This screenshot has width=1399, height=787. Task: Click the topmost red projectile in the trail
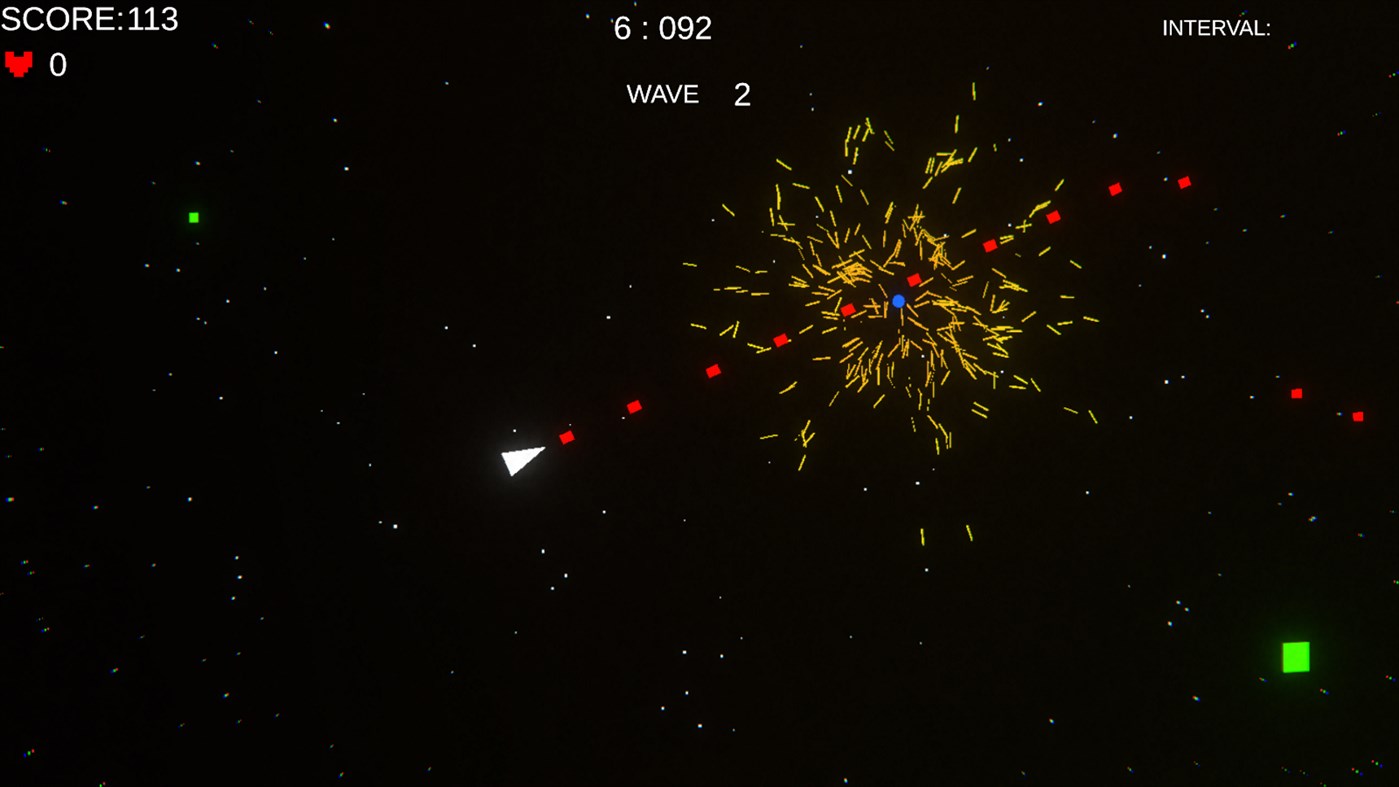(1184, 181)
